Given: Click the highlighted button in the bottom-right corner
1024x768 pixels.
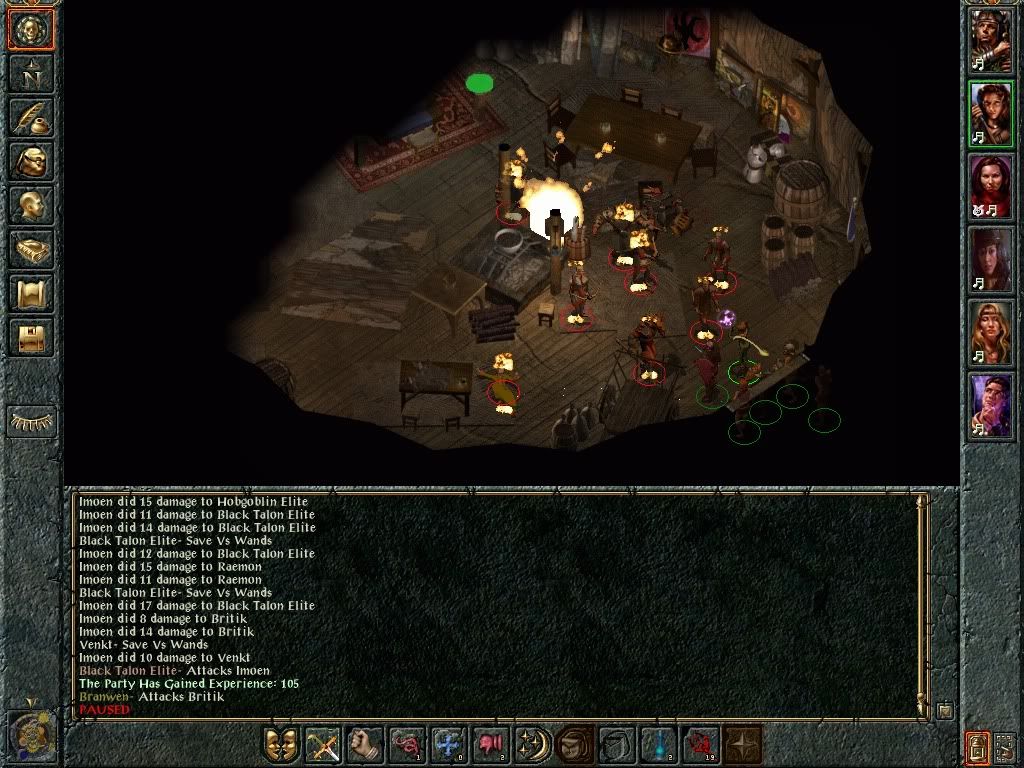Looking at the screenshot, I should pyautogui.click(x=977, y=746).
